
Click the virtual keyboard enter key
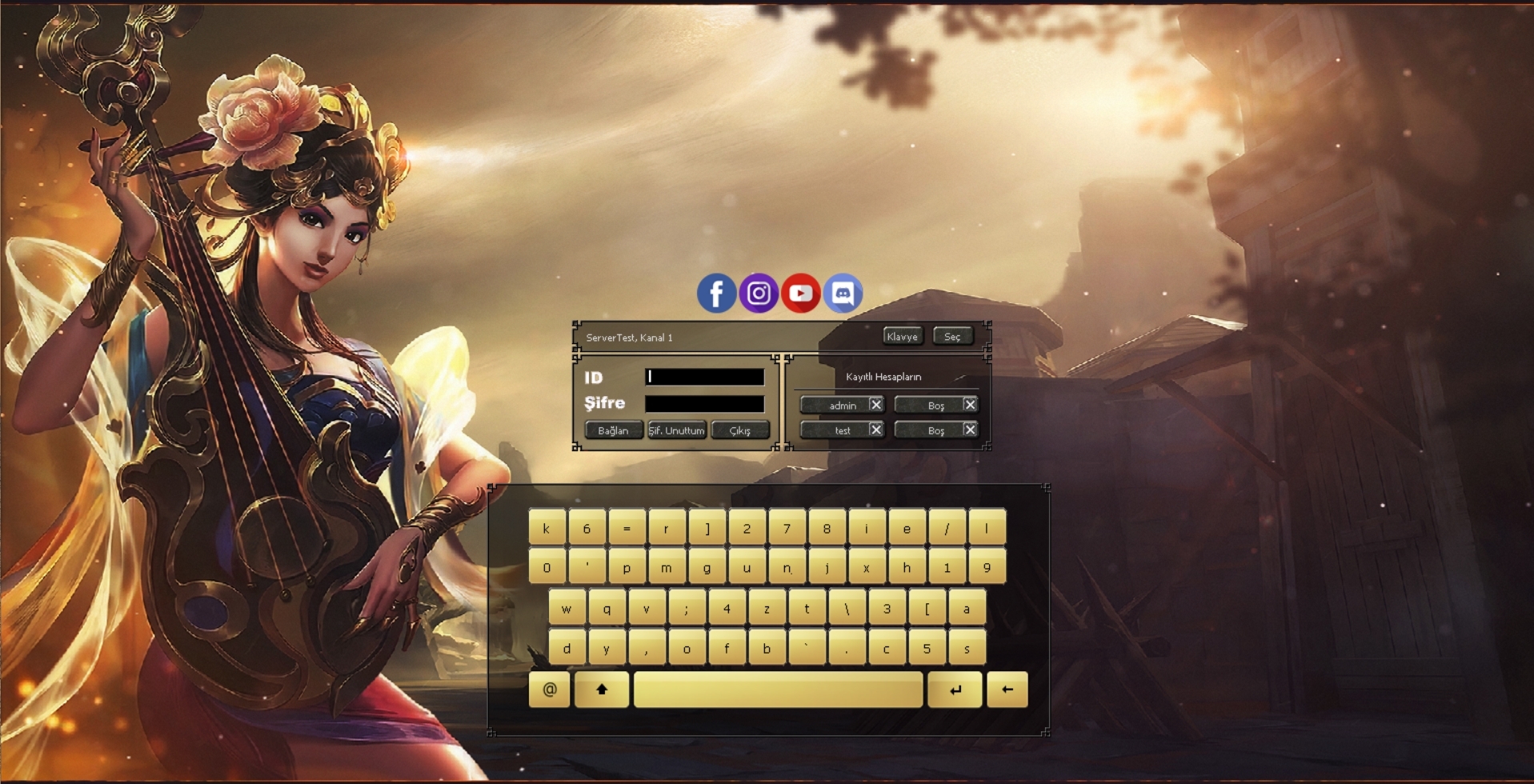coord(955,690)
